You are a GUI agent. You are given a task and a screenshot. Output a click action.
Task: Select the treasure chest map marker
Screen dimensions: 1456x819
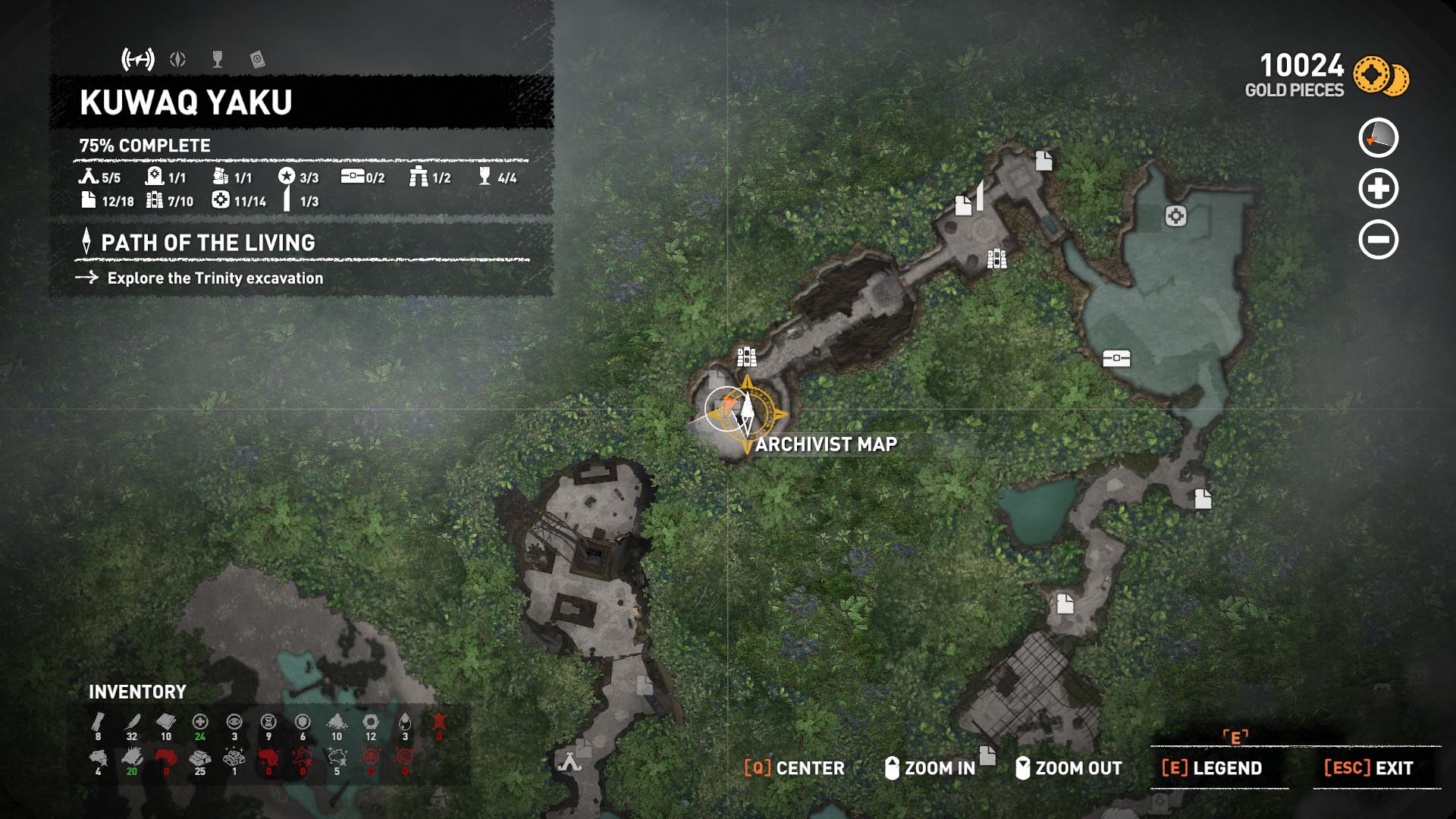(1116, 358)
